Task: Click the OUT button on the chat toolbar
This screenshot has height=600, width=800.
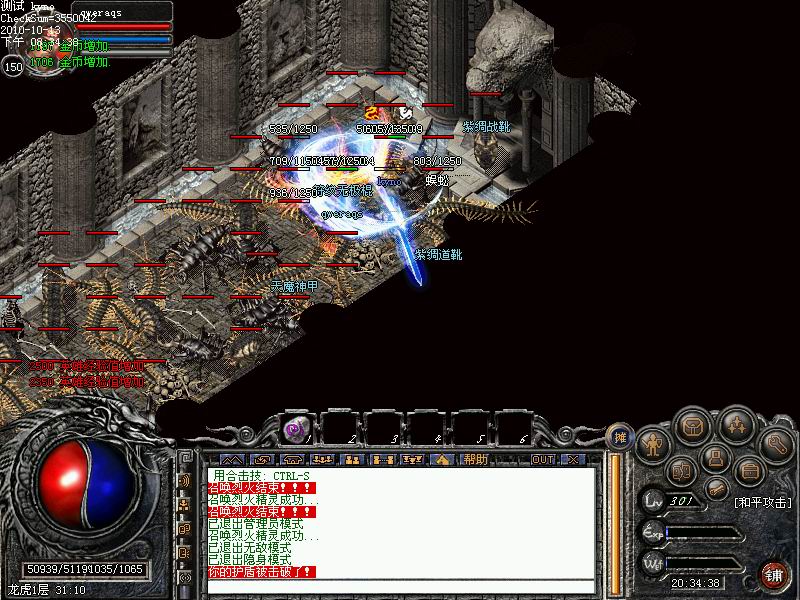Action: tap(543, 460)
